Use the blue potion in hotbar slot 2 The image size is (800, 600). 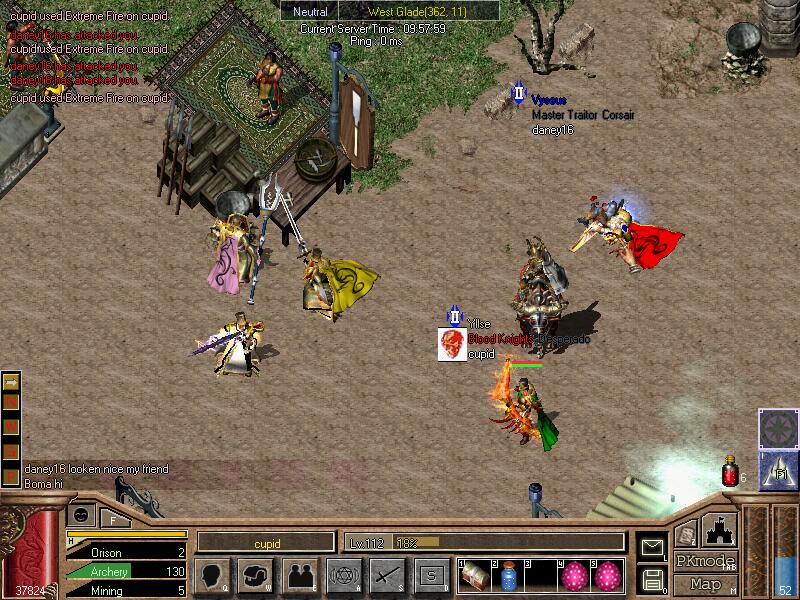click(x=507, y=576)
